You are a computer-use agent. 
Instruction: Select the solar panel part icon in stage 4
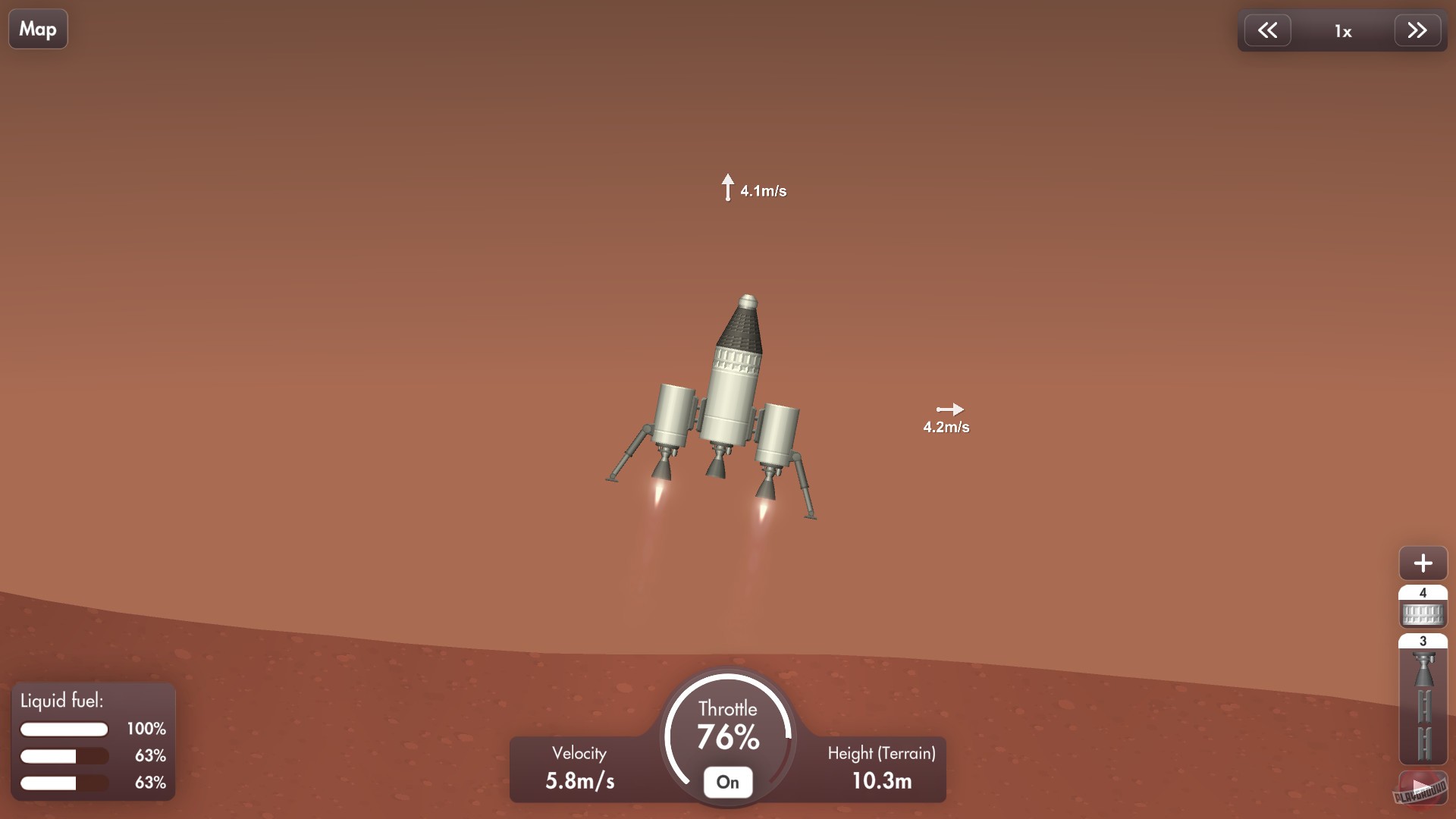[1423, 613]
